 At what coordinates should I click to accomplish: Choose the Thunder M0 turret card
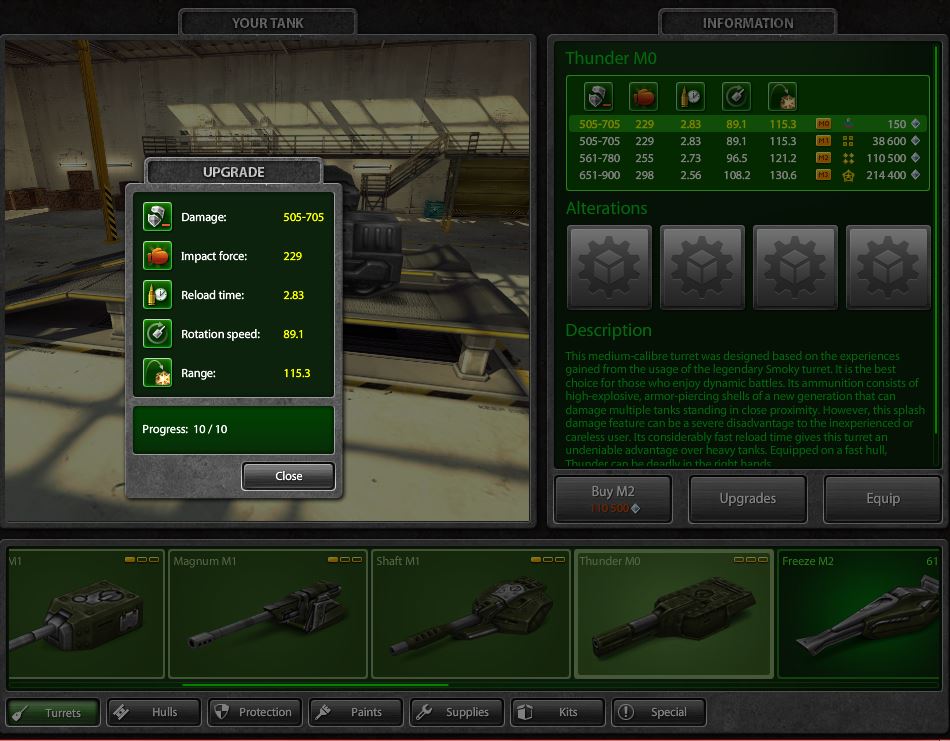tap(673, 613)
